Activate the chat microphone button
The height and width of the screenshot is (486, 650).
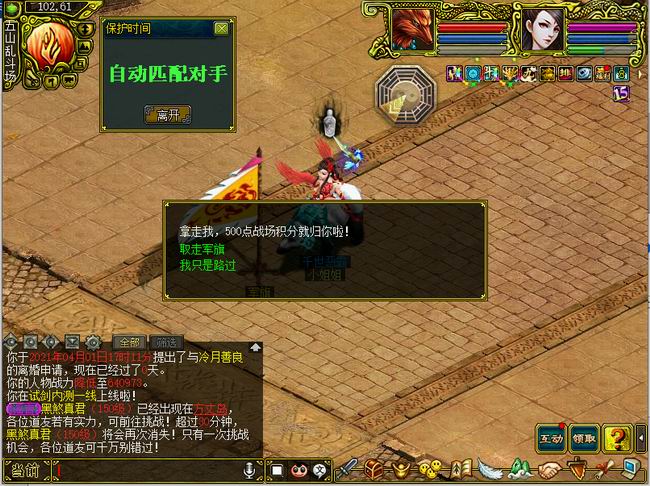pyautogui.click(x=250, y=470)
